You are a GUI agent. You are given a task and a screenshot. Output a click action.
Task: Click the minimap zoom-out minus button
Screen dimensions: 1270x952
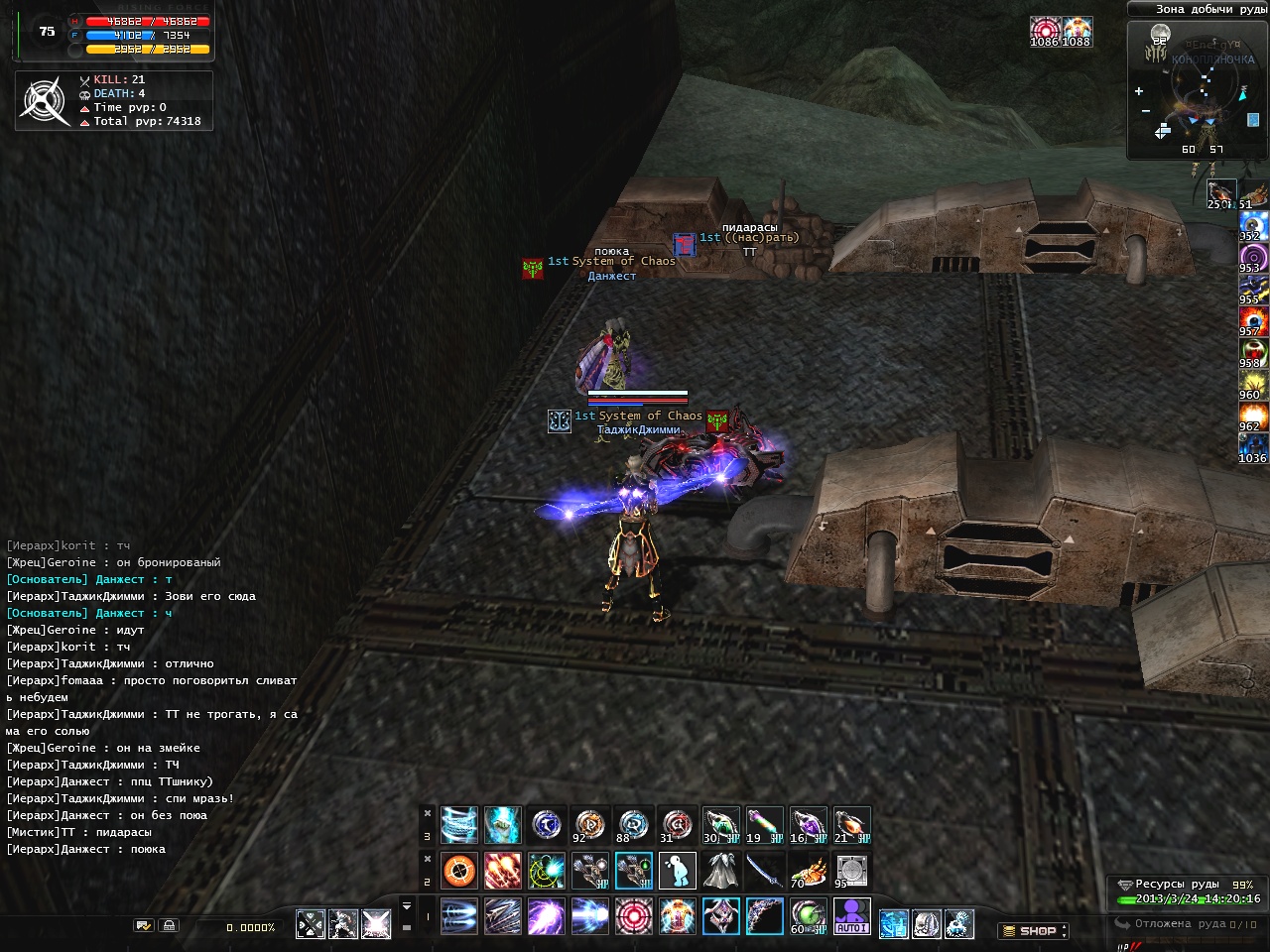[x=1146, y=110]
